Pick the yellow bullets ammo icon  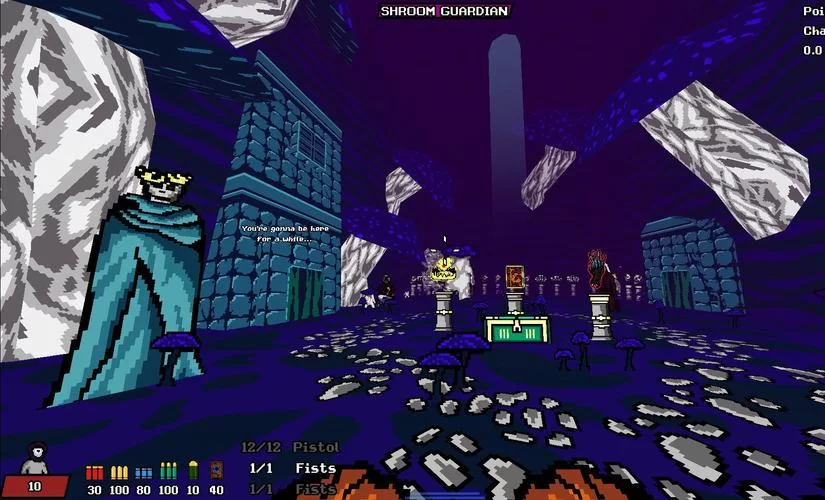119,471
